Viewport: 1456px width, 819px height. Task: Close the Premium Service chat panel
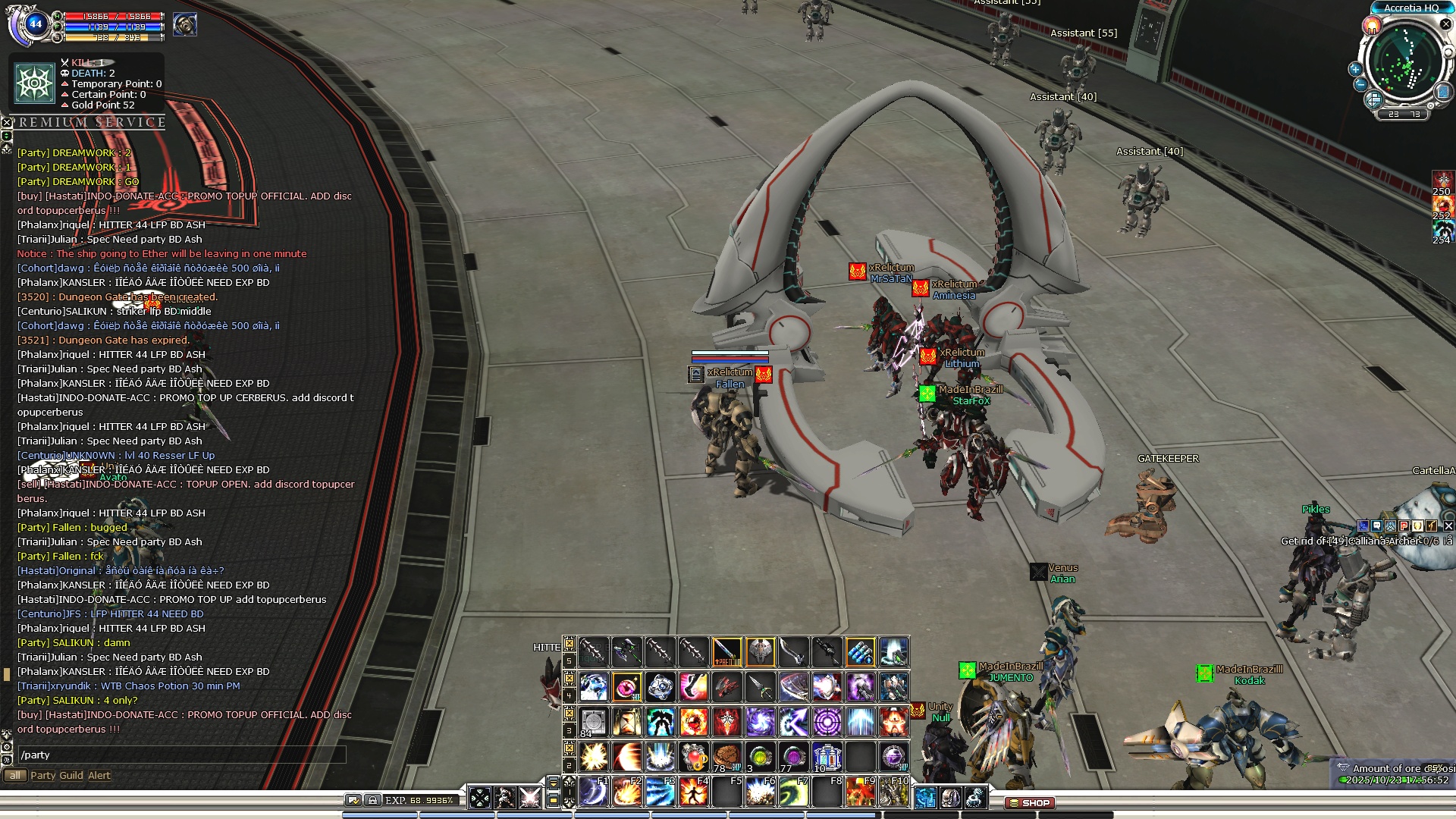pos(7,122)
